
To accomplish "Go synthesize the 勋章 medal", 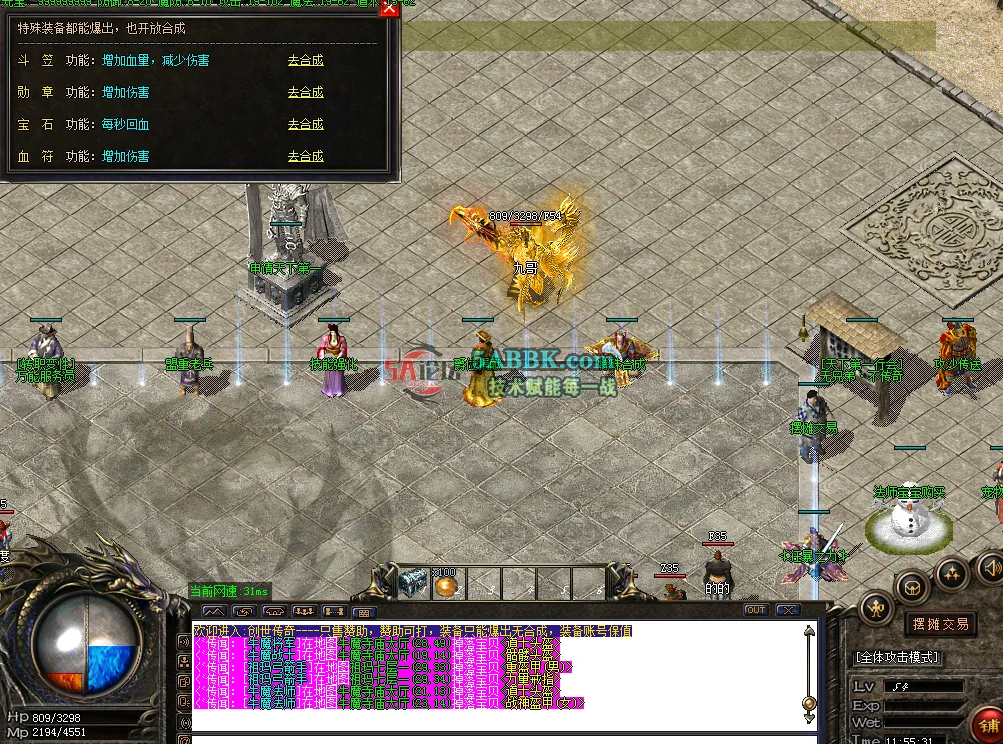I will click(305, 92).
